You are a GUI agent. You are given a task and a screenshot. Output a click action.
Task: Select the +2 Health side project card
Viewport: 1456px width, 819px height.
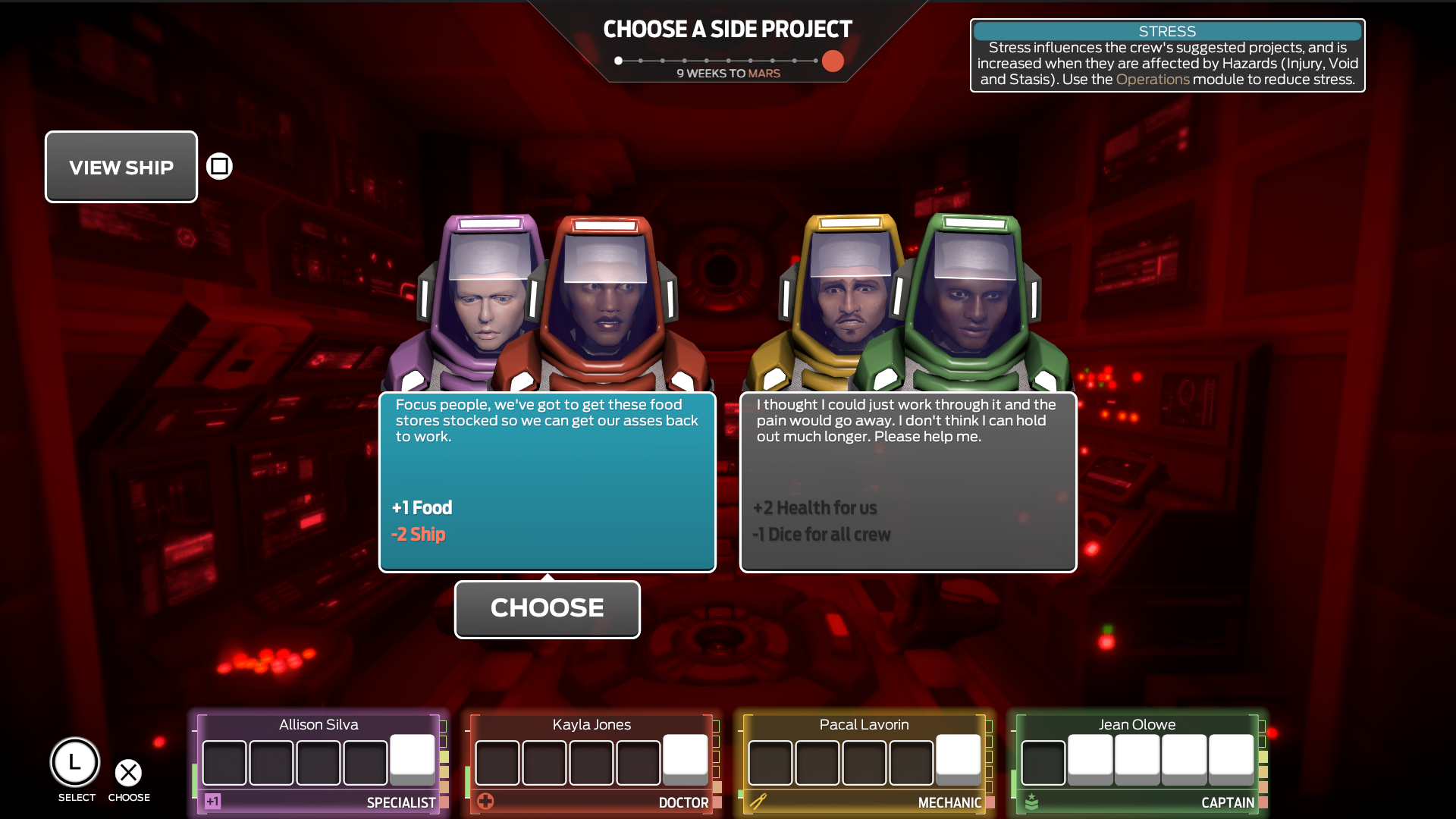tap(908, 482)
